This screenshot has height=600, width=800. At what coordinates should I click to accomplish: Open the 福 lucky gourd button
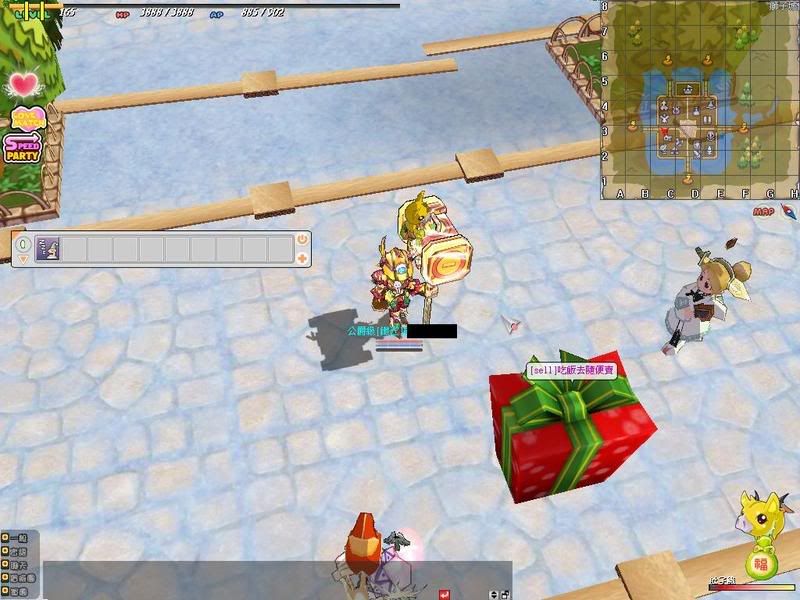pos(761,564)
